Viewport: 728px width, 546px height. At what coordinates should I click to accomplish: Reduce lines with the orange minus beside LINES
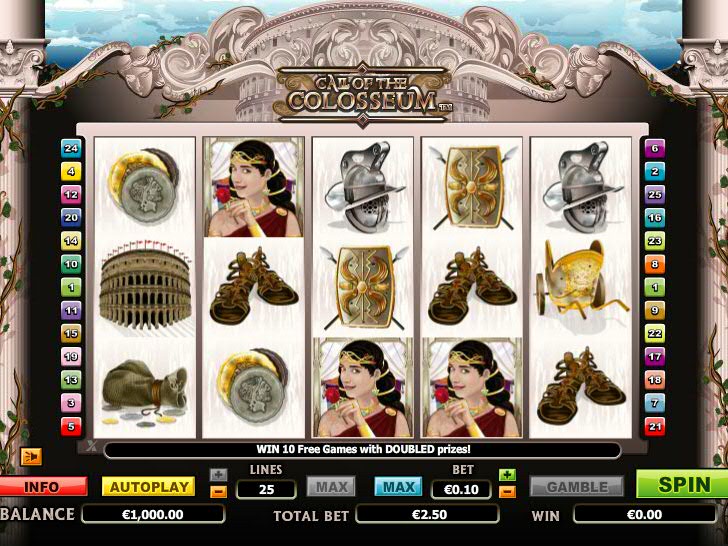(219, 491)
